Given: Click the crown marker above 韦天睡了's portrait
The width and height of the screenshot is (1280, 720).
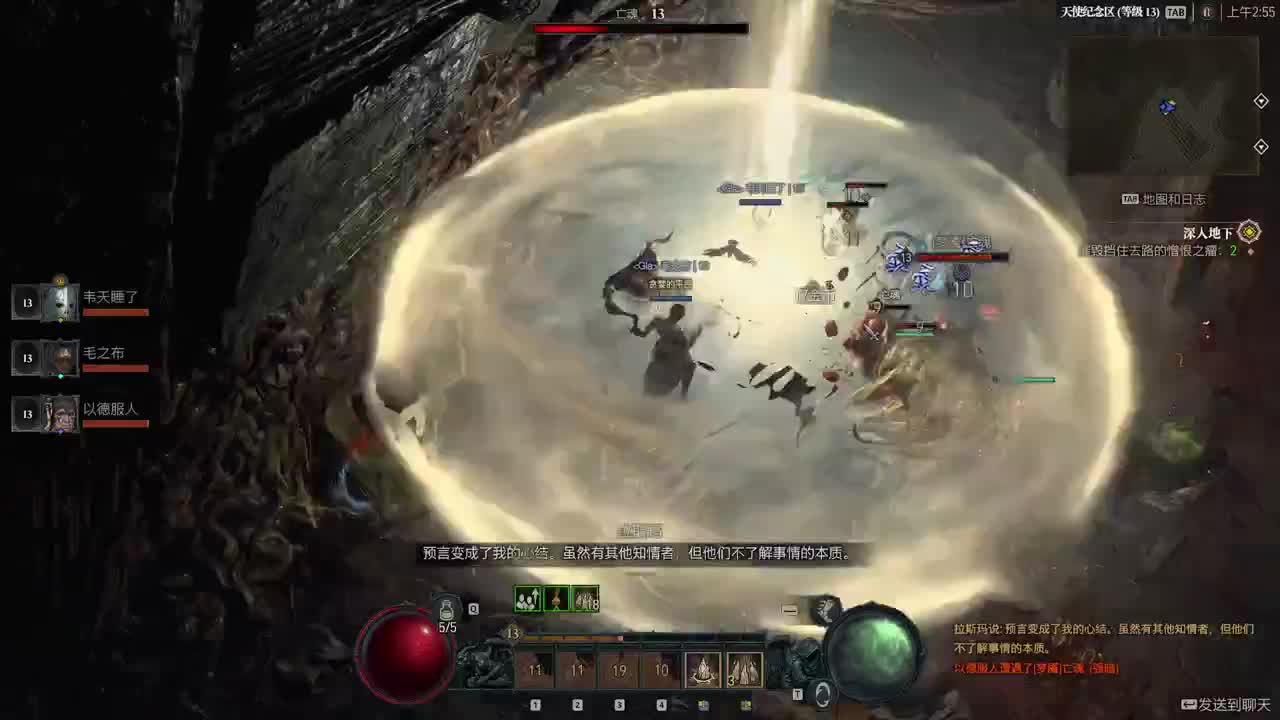Looking at the screenshot, I should click(x=59, y=283).
